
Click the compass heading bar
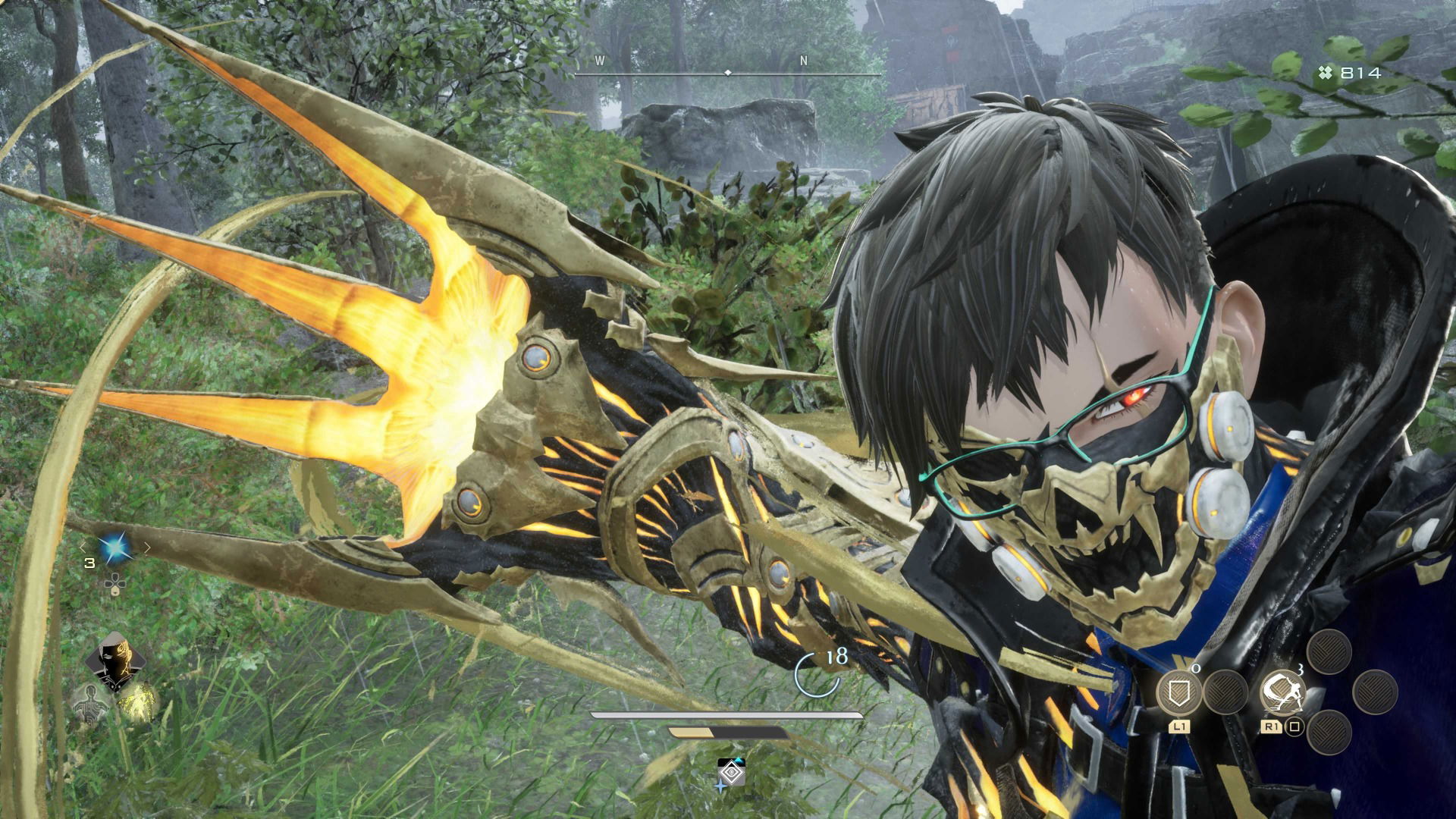tap(728, 73)
